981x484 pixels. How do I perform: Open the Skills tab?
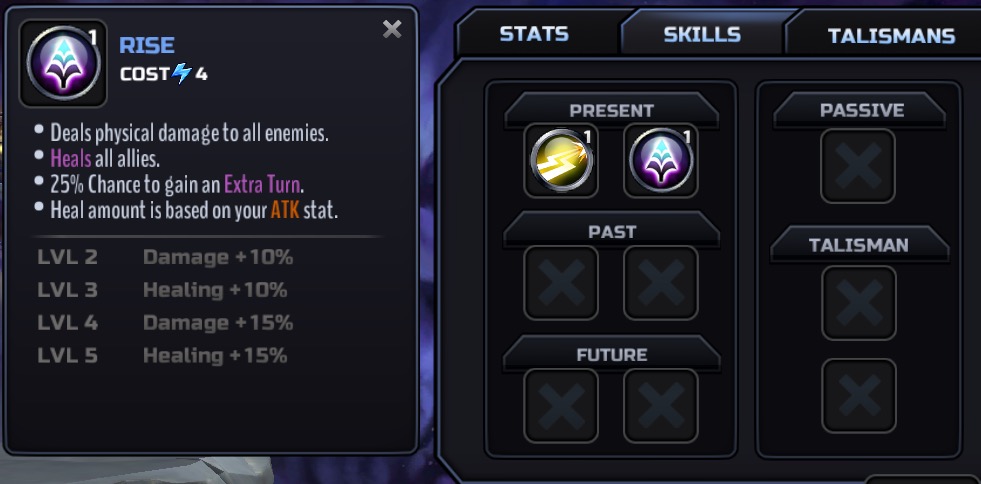pos(702,34)
